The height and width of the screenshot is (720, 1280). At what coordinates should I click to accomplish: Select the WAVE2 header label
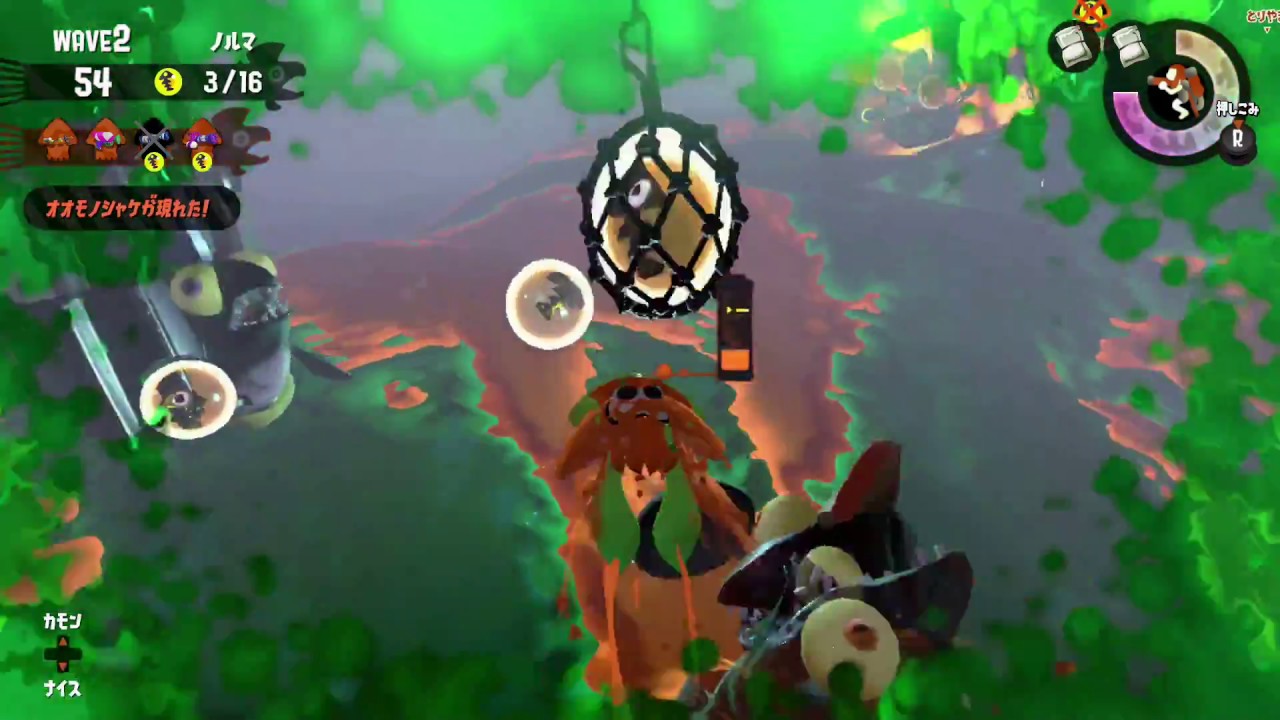92,38
